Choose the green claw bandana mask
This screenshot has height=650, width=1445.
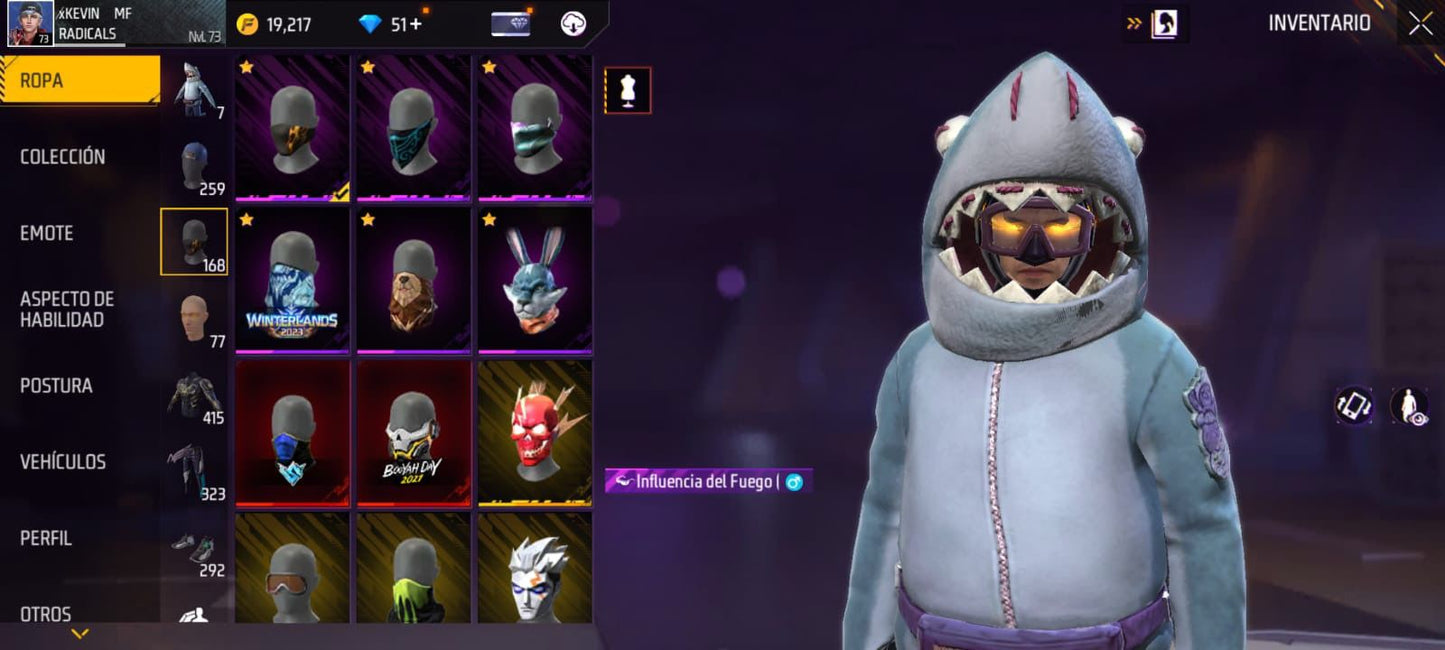(x=413, y=570)
